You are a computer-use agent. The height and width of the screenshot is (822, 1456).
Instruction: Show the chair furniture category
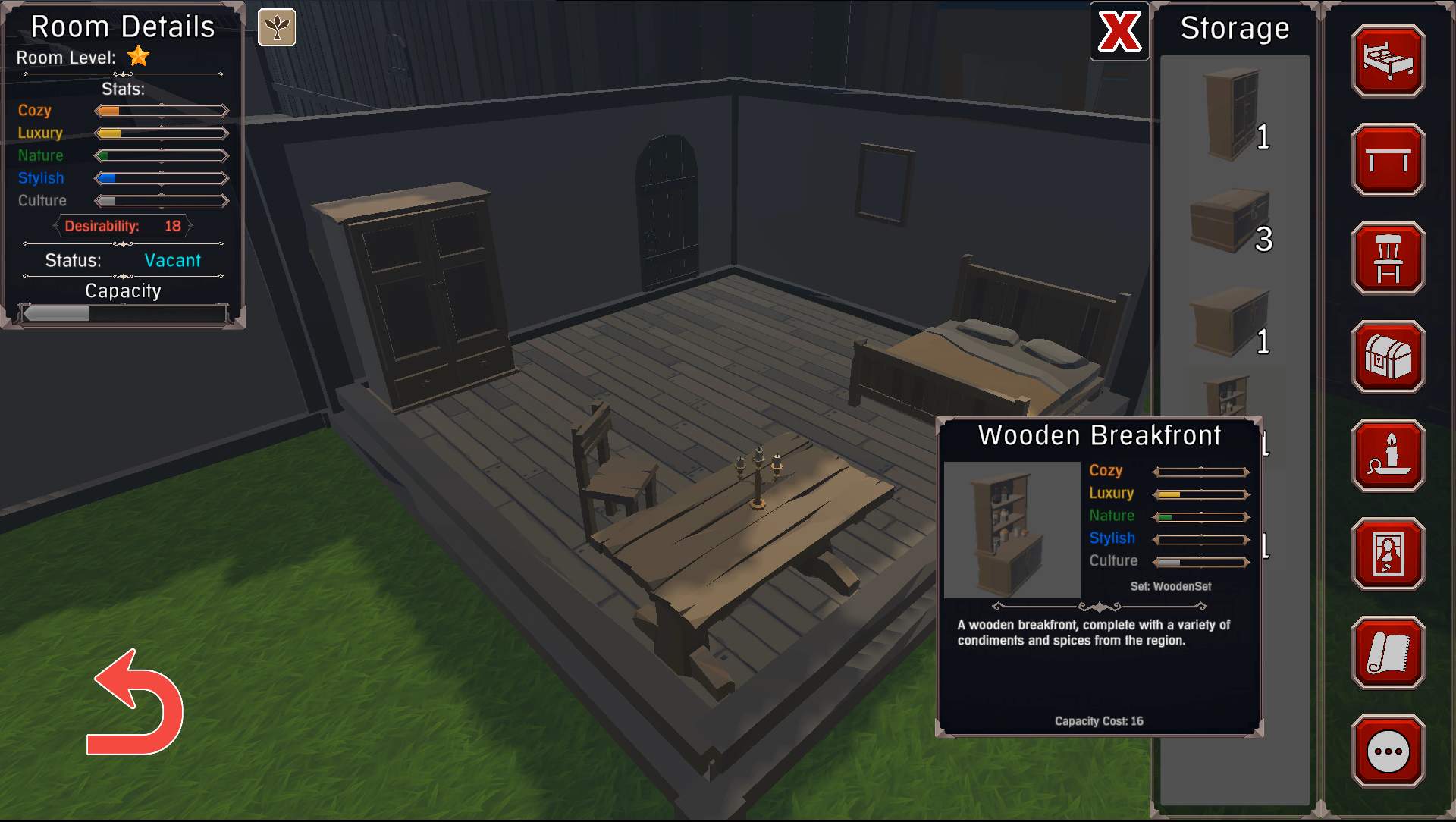pyautogui.click(x=1388, y=259)
